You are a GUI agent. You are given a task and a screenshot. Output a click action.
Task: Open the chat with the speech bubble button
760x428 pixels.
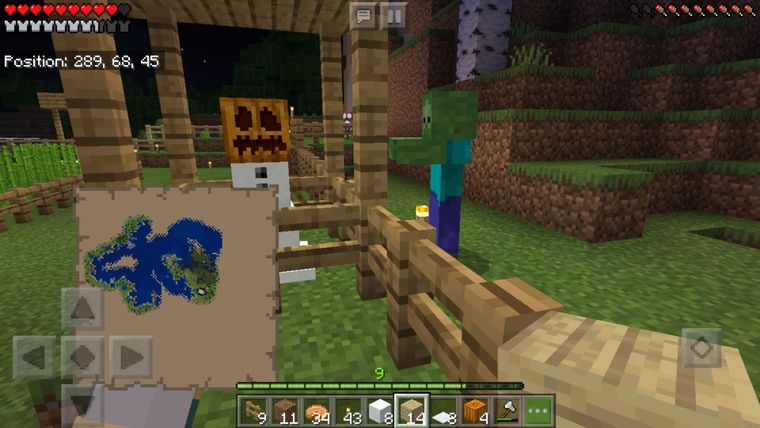pyautogui.click(x=365, y=15)
